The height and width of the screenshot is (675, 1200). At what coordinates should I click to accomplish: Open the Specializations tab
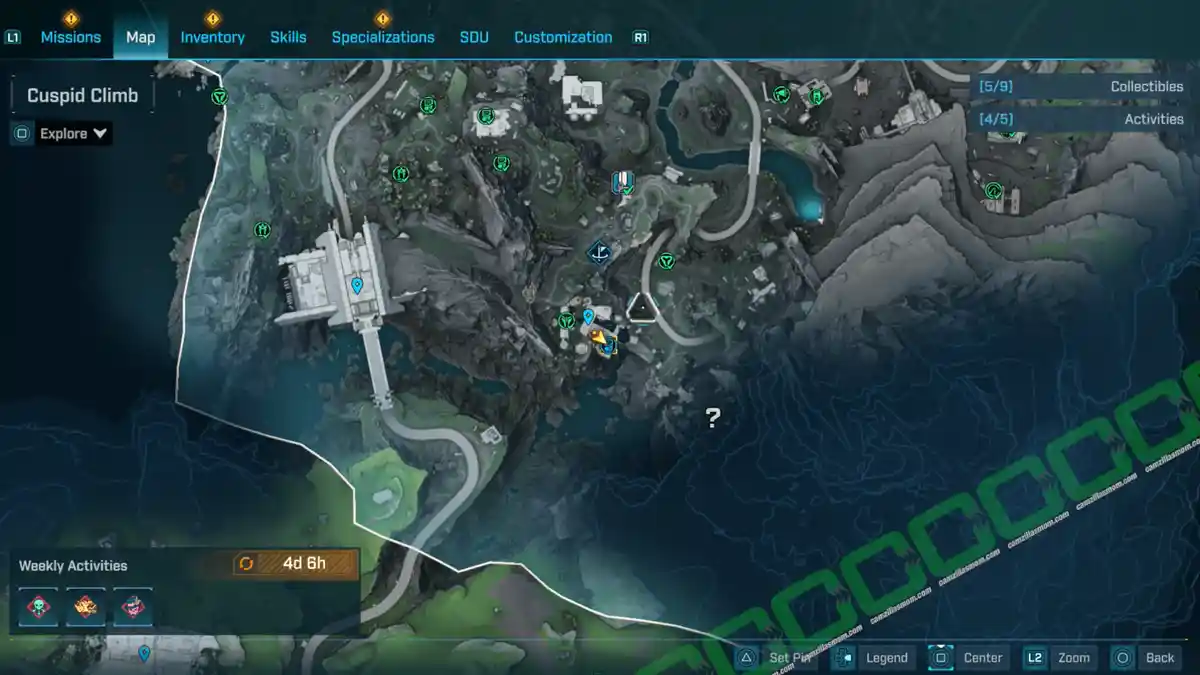point(383,37)
